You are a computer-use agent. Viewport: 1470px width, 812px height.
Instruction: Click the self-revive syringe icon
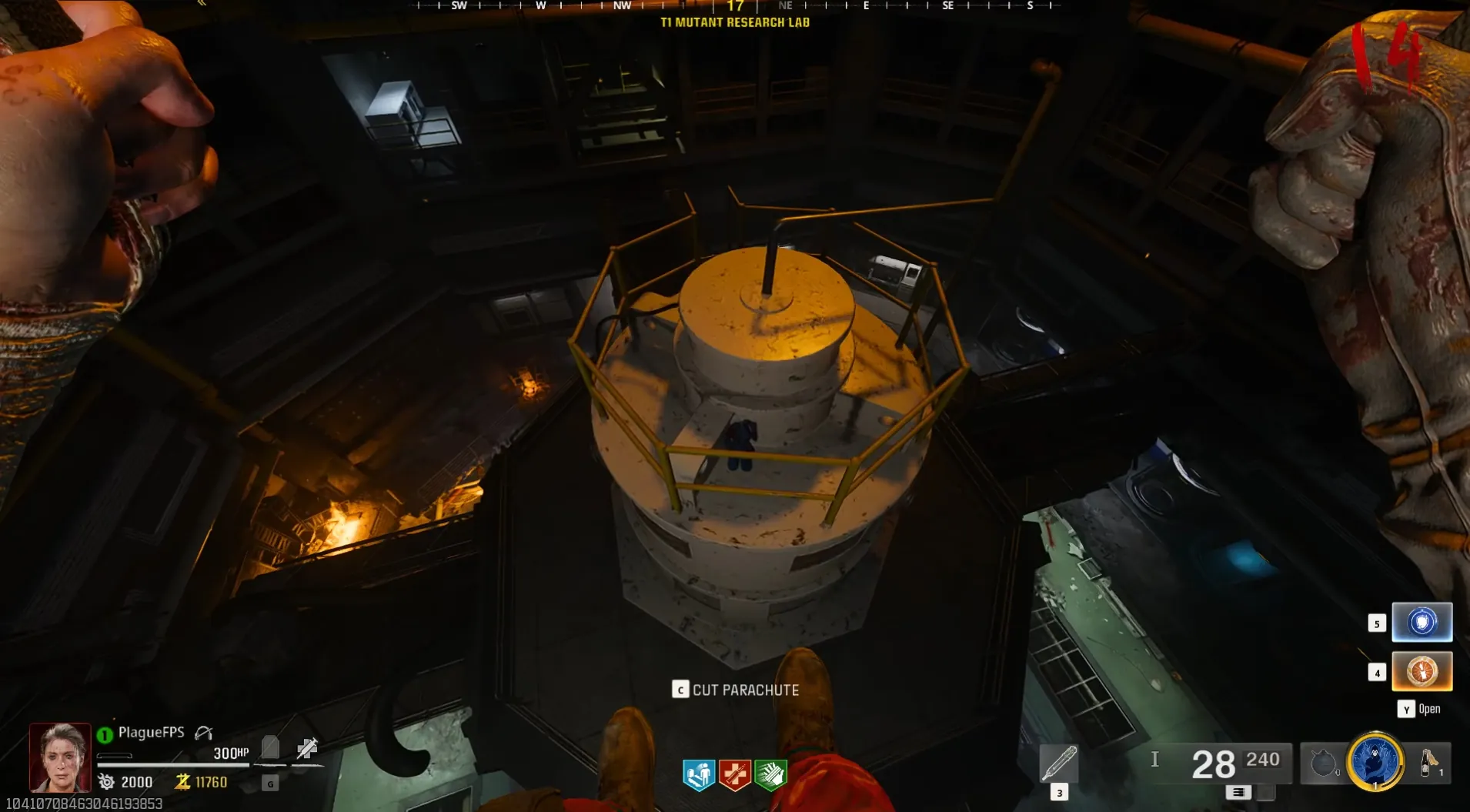[x=307, y=747]
